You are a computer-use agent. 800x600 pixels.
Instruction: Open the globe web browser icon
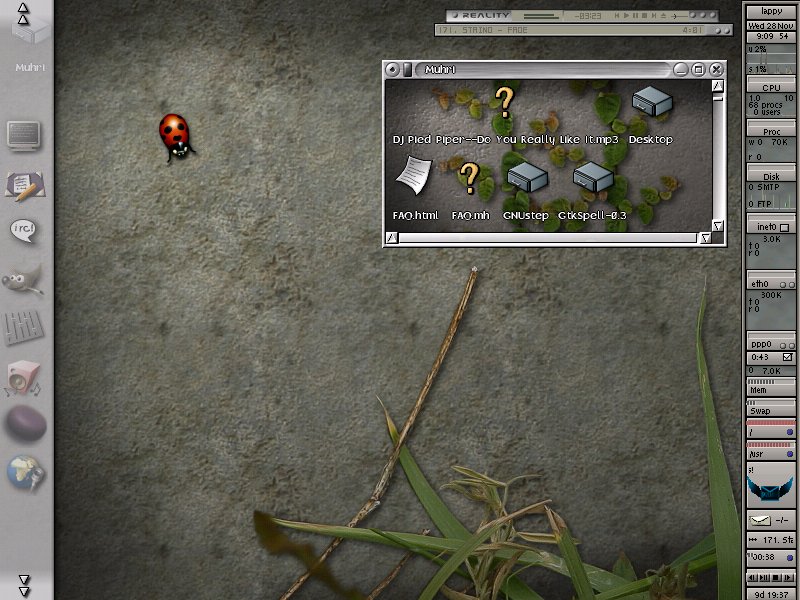point(24,470)
